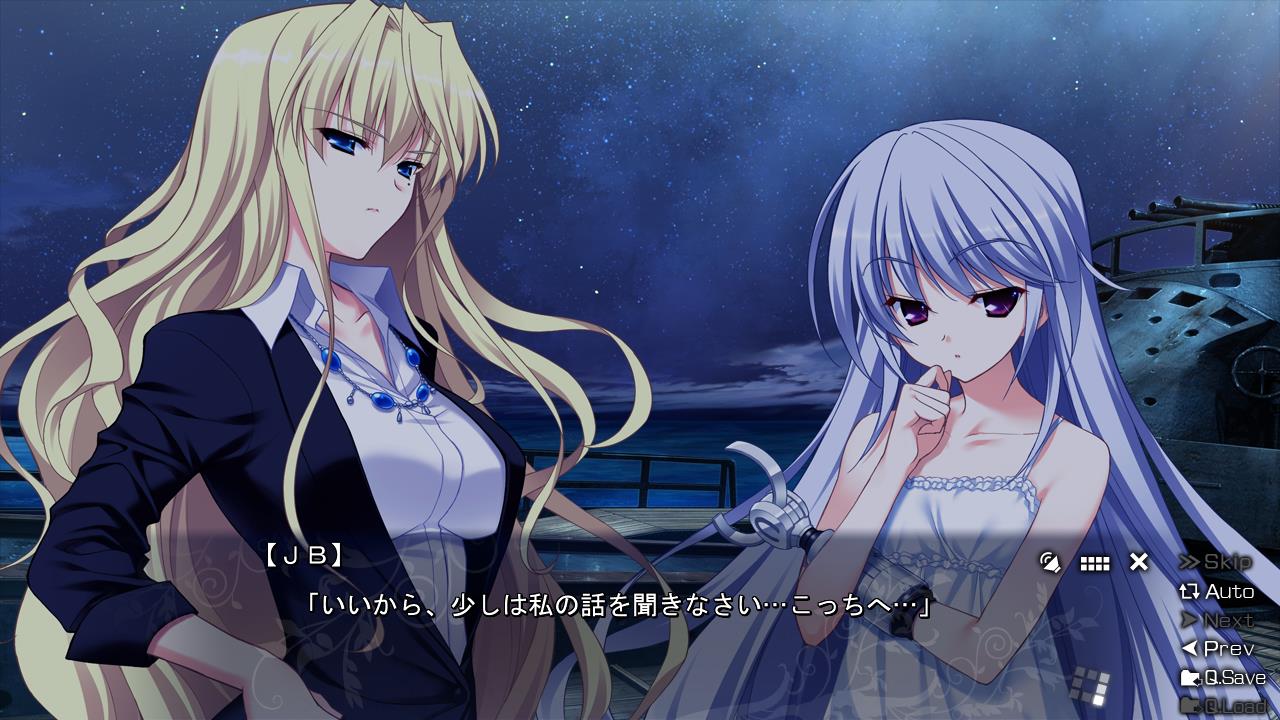The height and width of the screenshot is (720, 1280).
Task: Toggle Auto text advance
Action: click(1216, 592)
